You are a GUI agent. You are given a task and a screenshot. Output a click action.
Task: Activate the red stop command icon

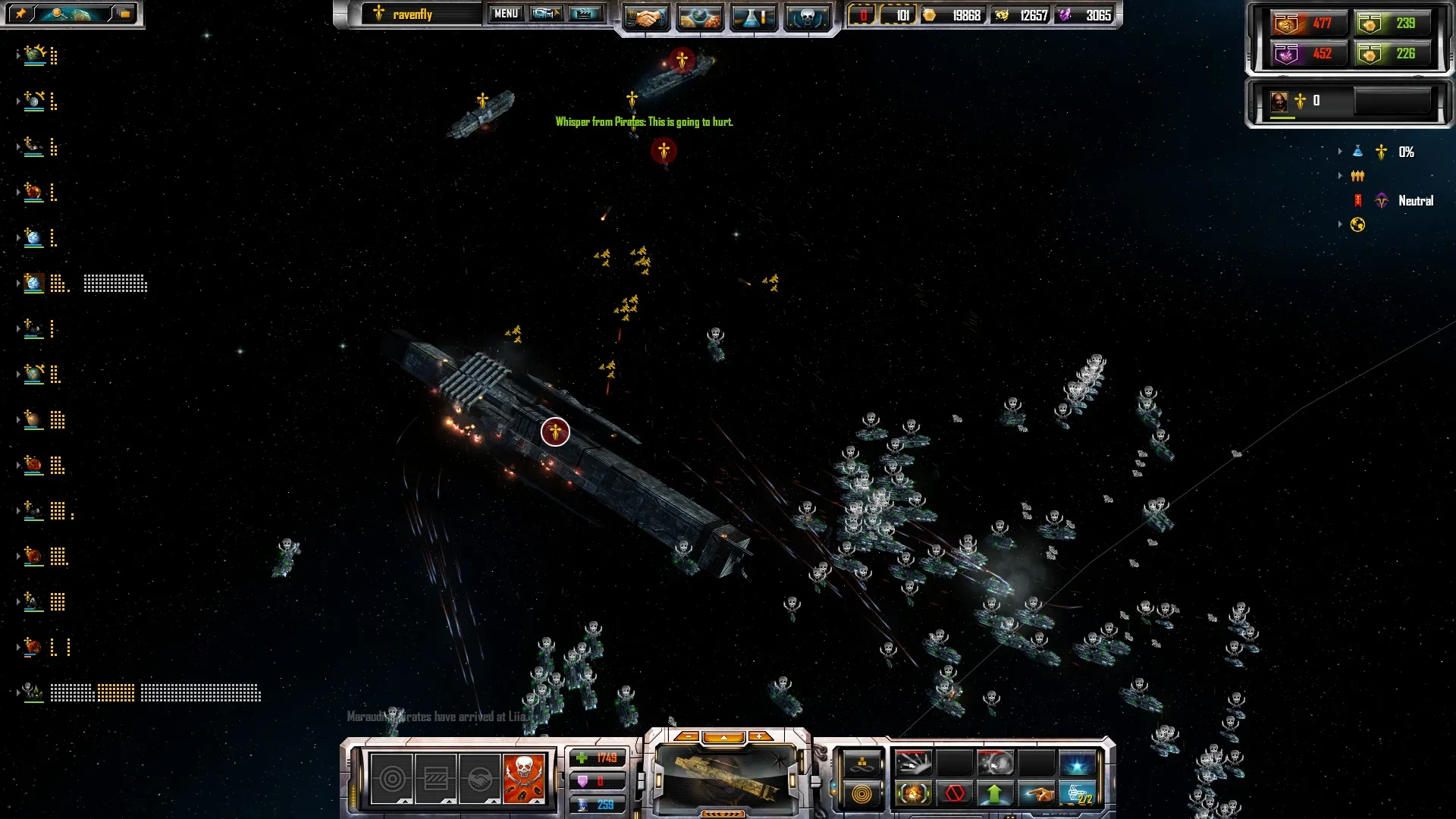pos(954,794)
